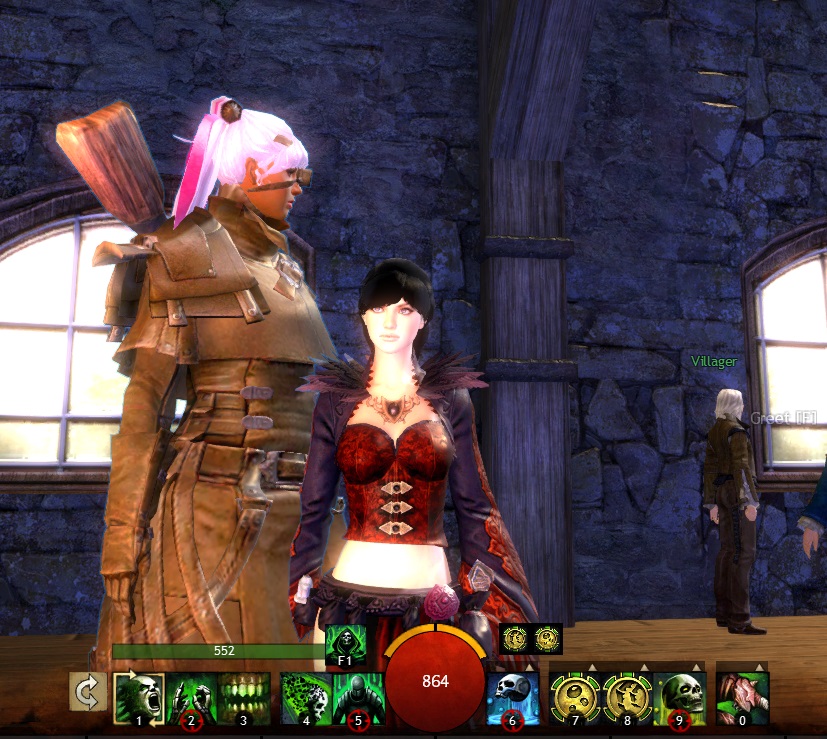
Task: Activate the screaming face skill in slot 1
Action: [139, 695]
